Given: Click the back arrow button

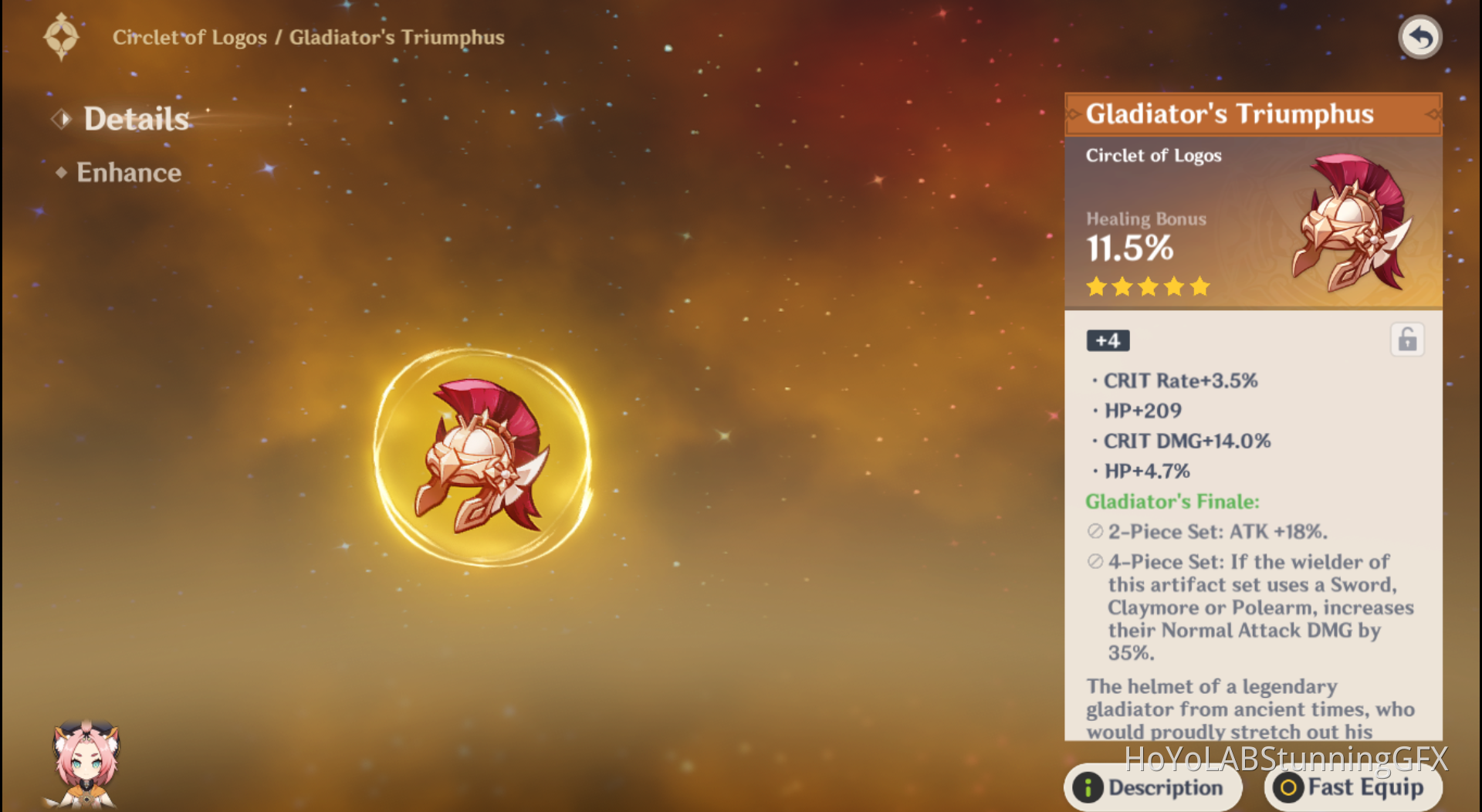Looking at the screenshot, I should (1420, 36).
